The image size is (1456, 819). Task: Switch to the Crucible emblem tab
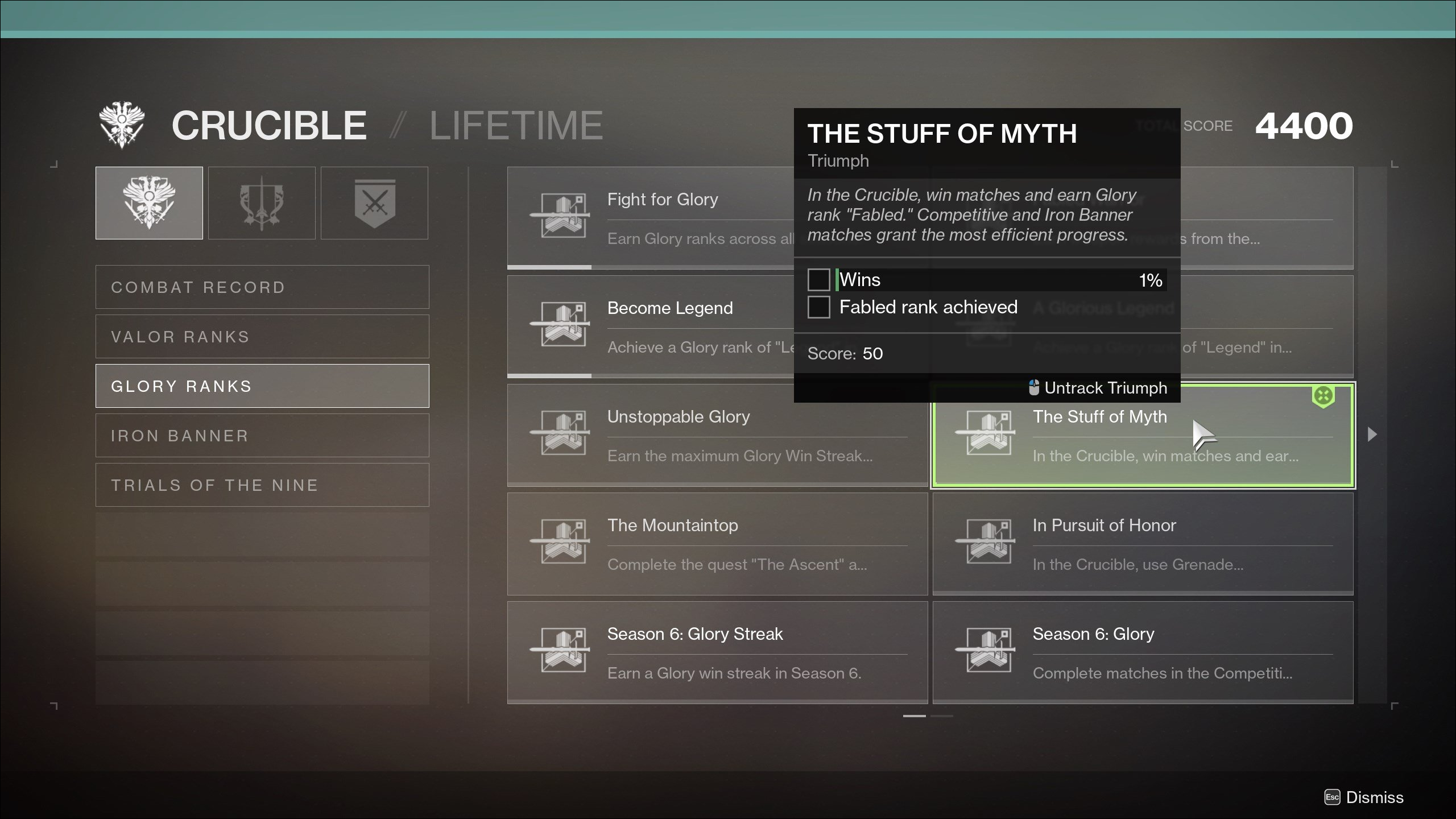[x=149, y=203]
